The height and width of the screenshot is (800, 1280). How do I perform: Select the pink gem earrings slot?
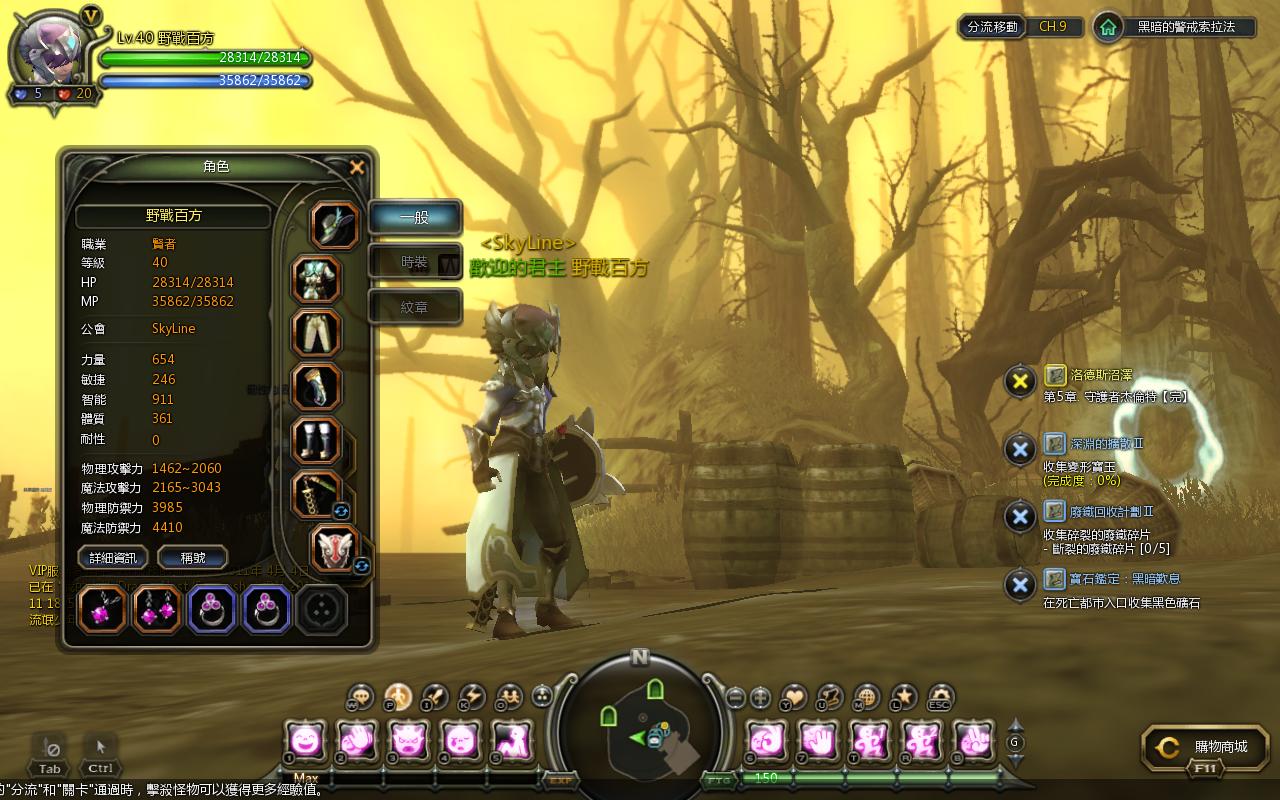pos(157,609)
